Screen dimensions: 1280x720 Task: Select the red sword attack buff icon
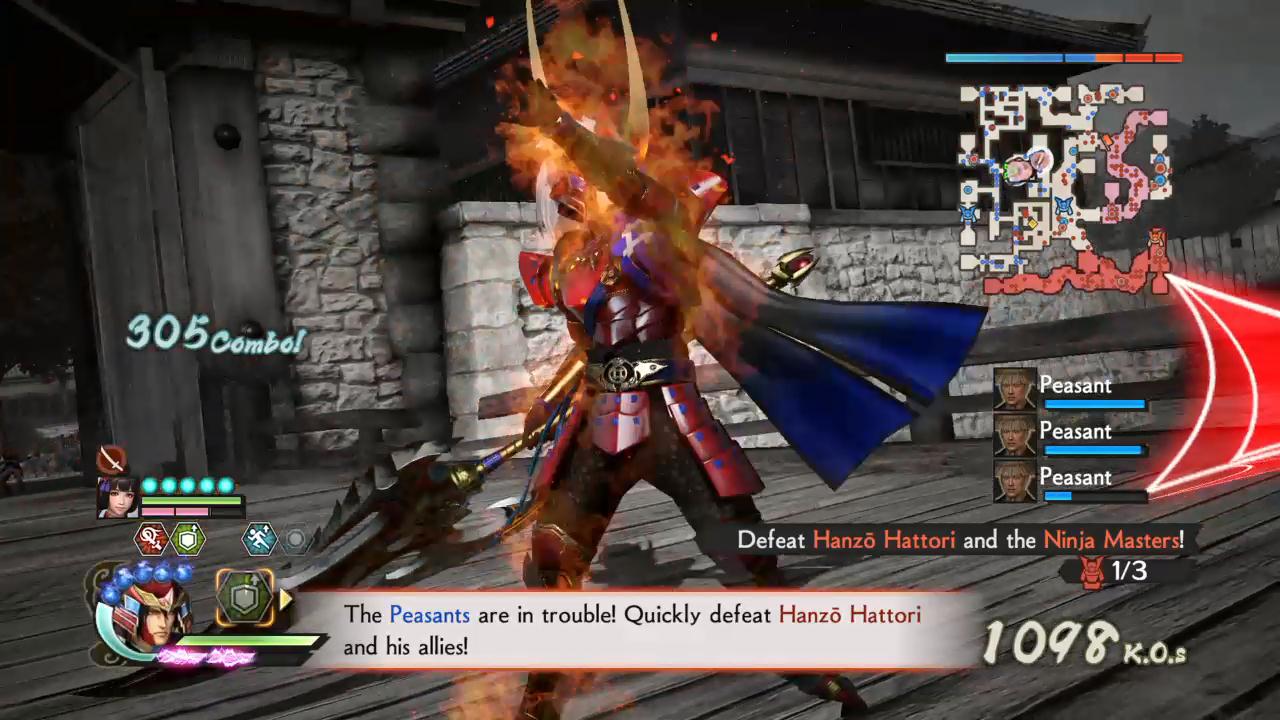[150, 540]
